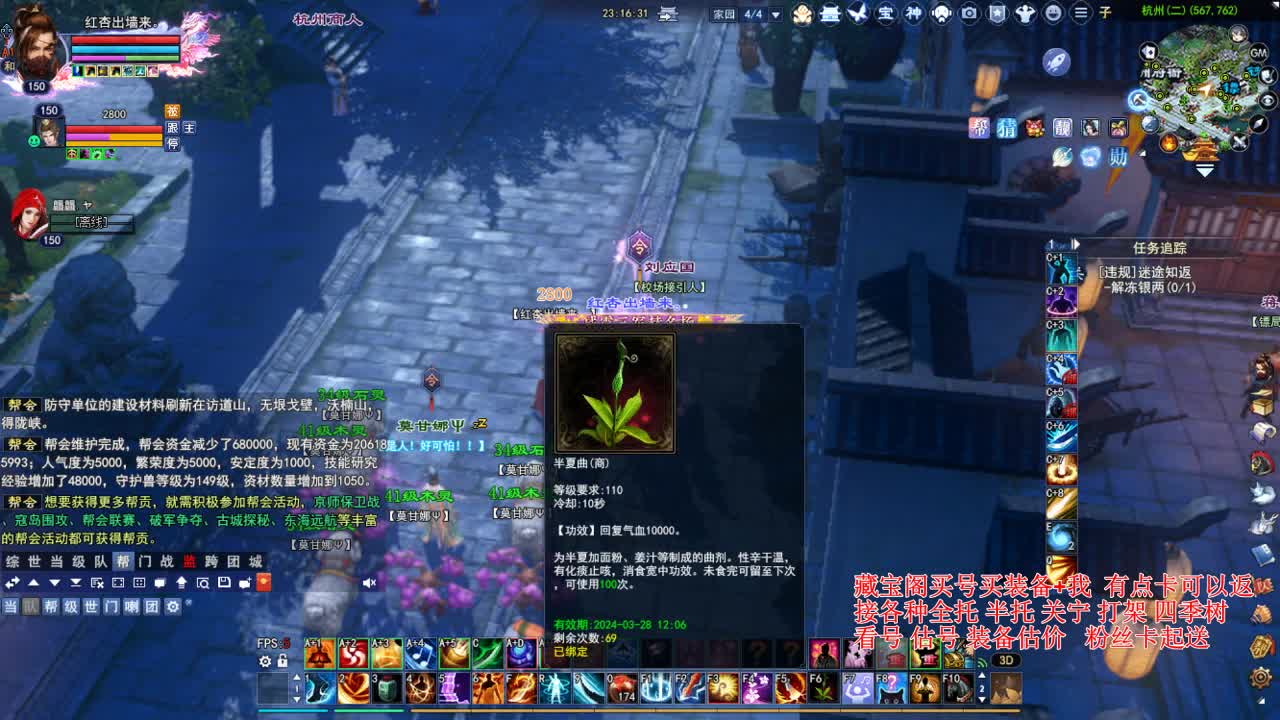Clear chat using the clear-text icon

pos(96,583)
